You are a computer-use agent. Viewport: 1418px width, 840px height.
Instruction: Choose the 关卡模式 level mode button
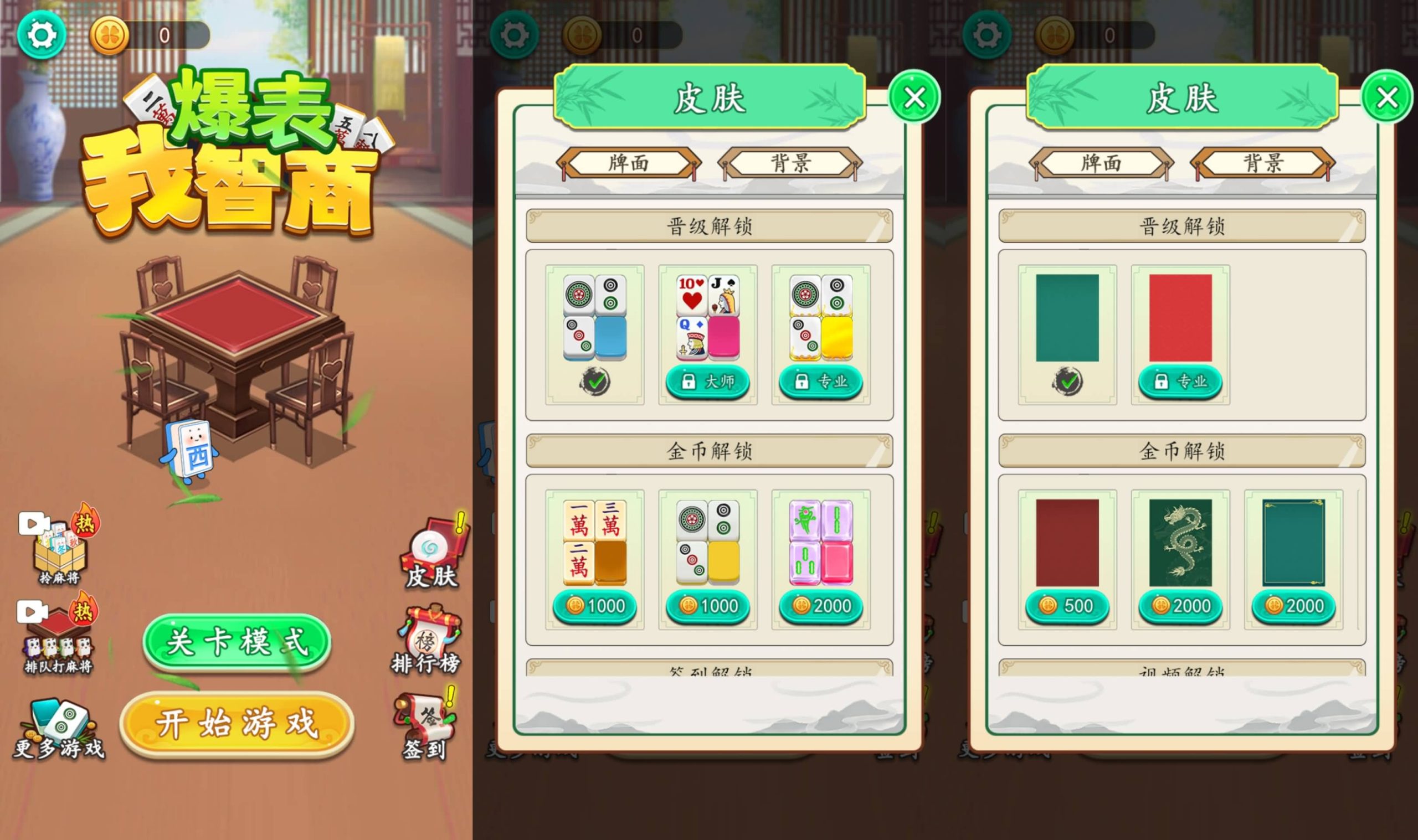click(x=237, y=643)
